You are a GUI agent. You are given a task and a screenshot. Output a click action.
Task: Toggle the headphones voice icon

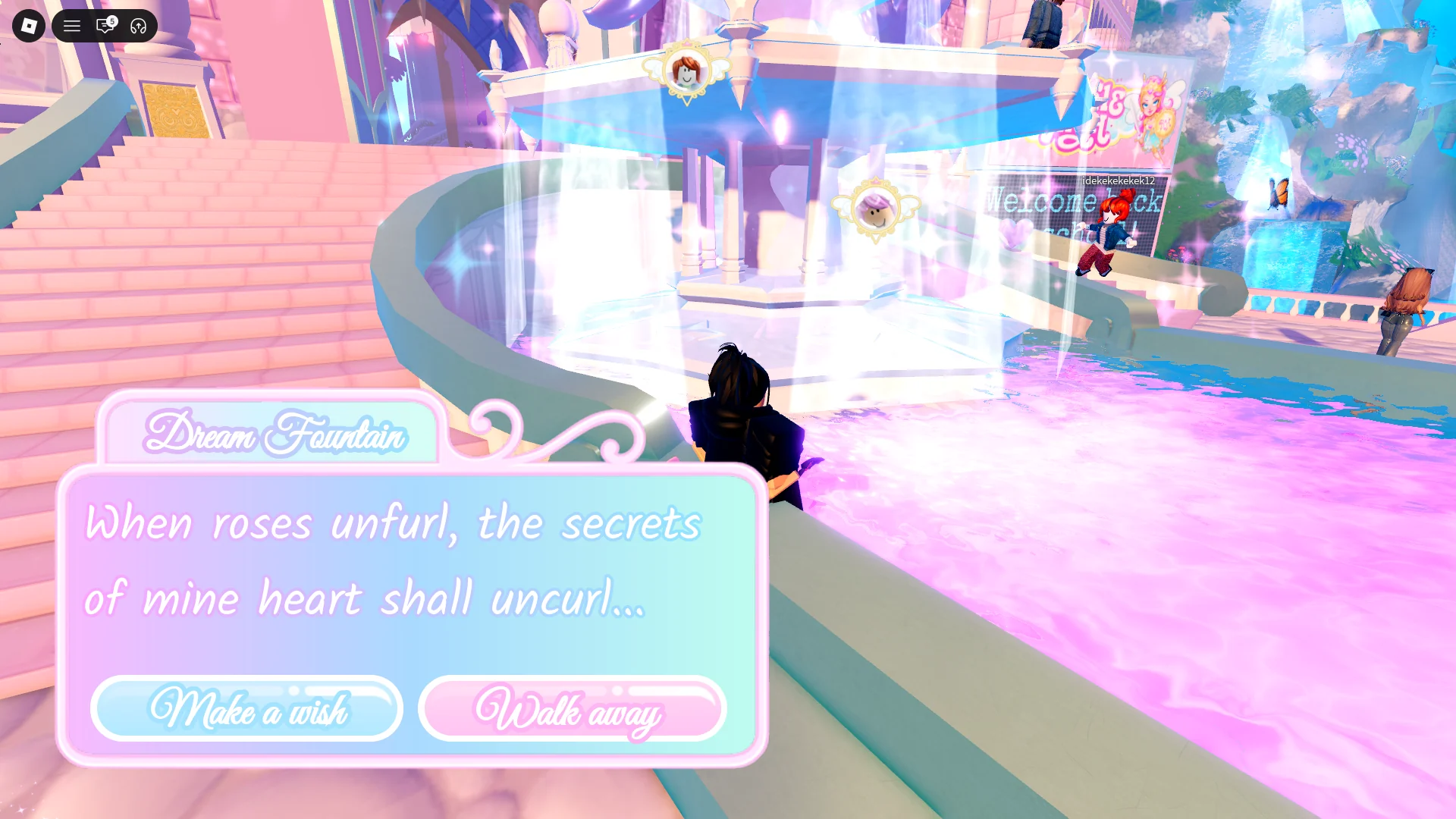137,26
